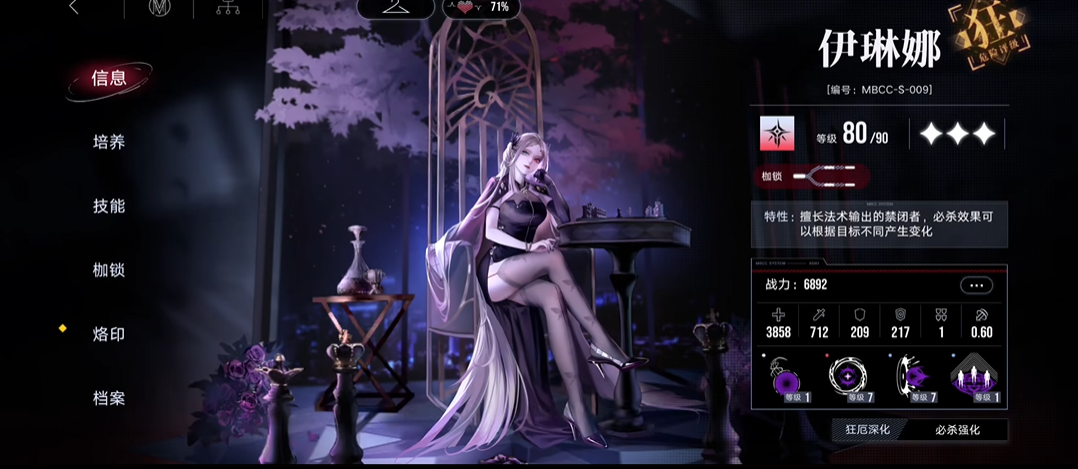The width and height of the screenshot is (1078, 469).
Task: Open the 烙印 tab
Action: 109,334
